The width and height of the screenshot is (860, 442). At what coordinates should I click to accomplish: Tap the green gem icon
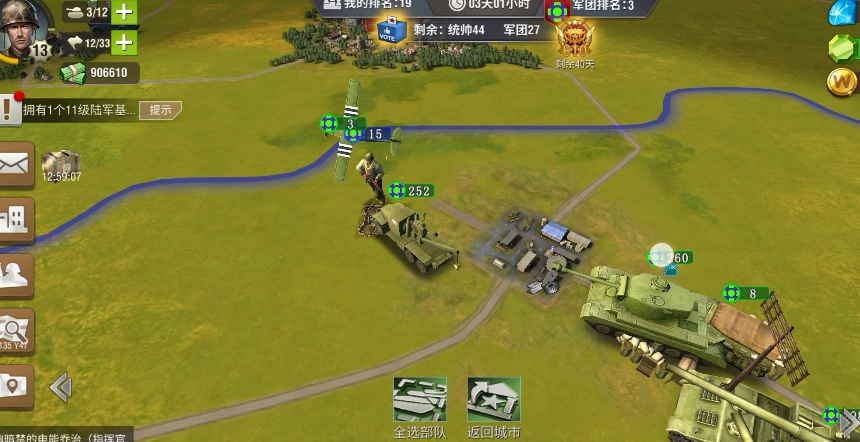pyautogui.click(x=843, y=47)
